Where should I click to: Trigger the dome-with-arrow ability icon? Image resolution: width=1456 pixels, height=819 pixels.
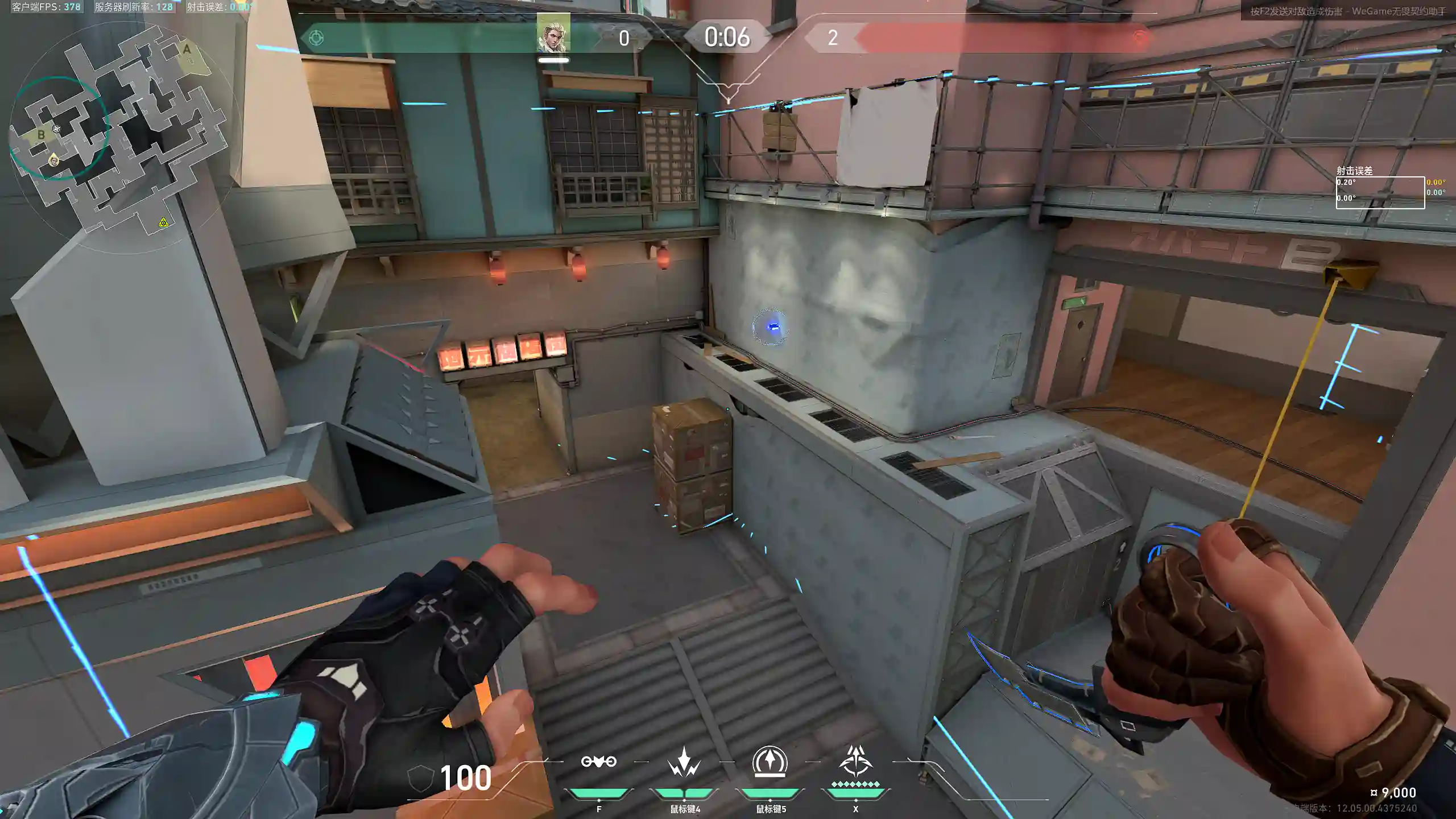[770, 762]
